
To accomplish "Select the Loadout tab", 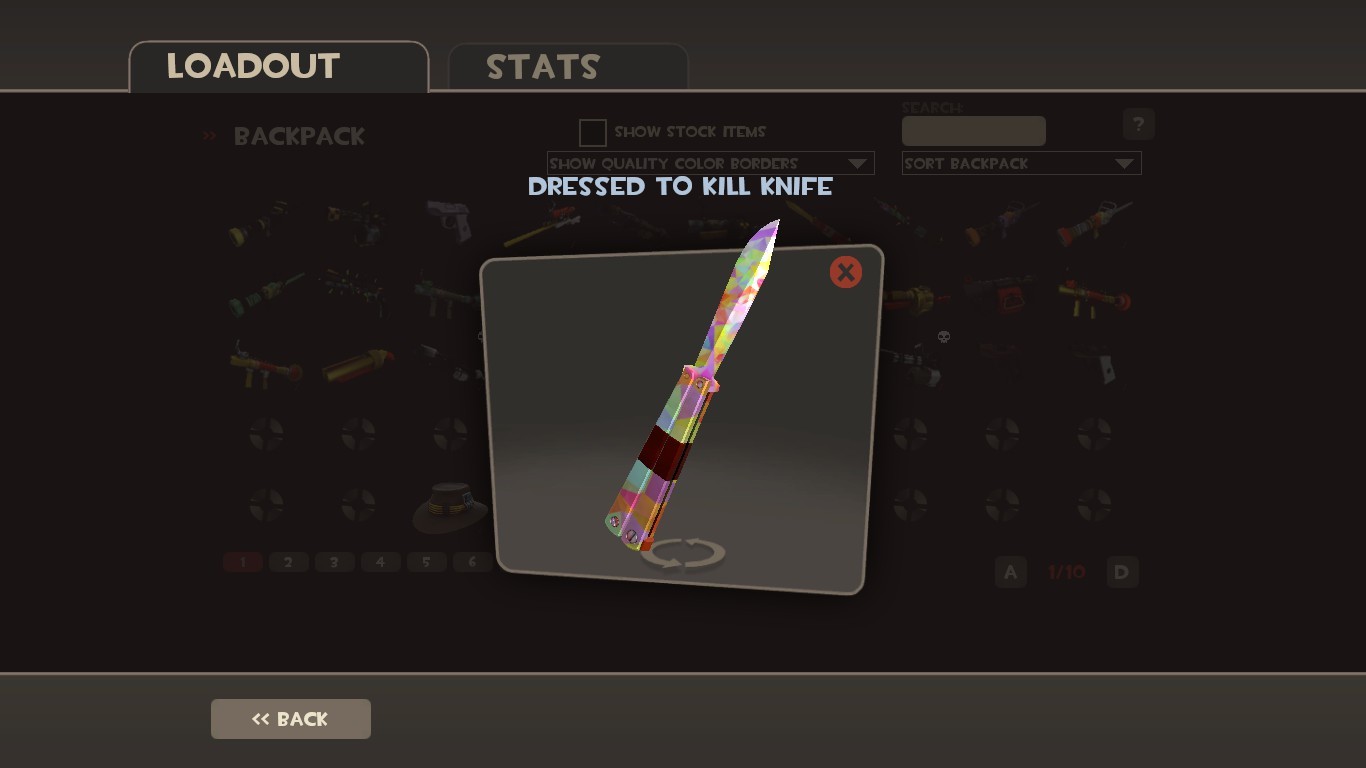I will click(254, 66).
